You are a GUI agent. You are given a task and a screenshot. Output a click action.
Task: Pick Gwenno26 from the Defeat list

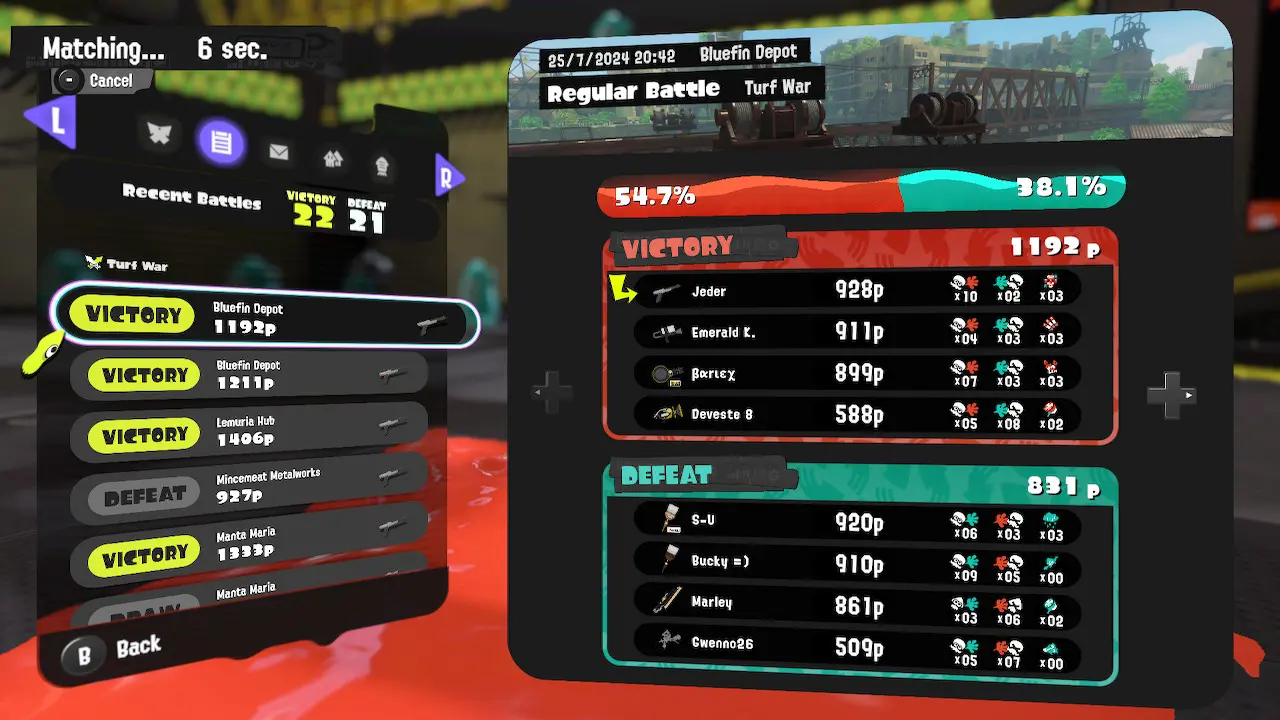pyautogui.click(x=858, y=644)
